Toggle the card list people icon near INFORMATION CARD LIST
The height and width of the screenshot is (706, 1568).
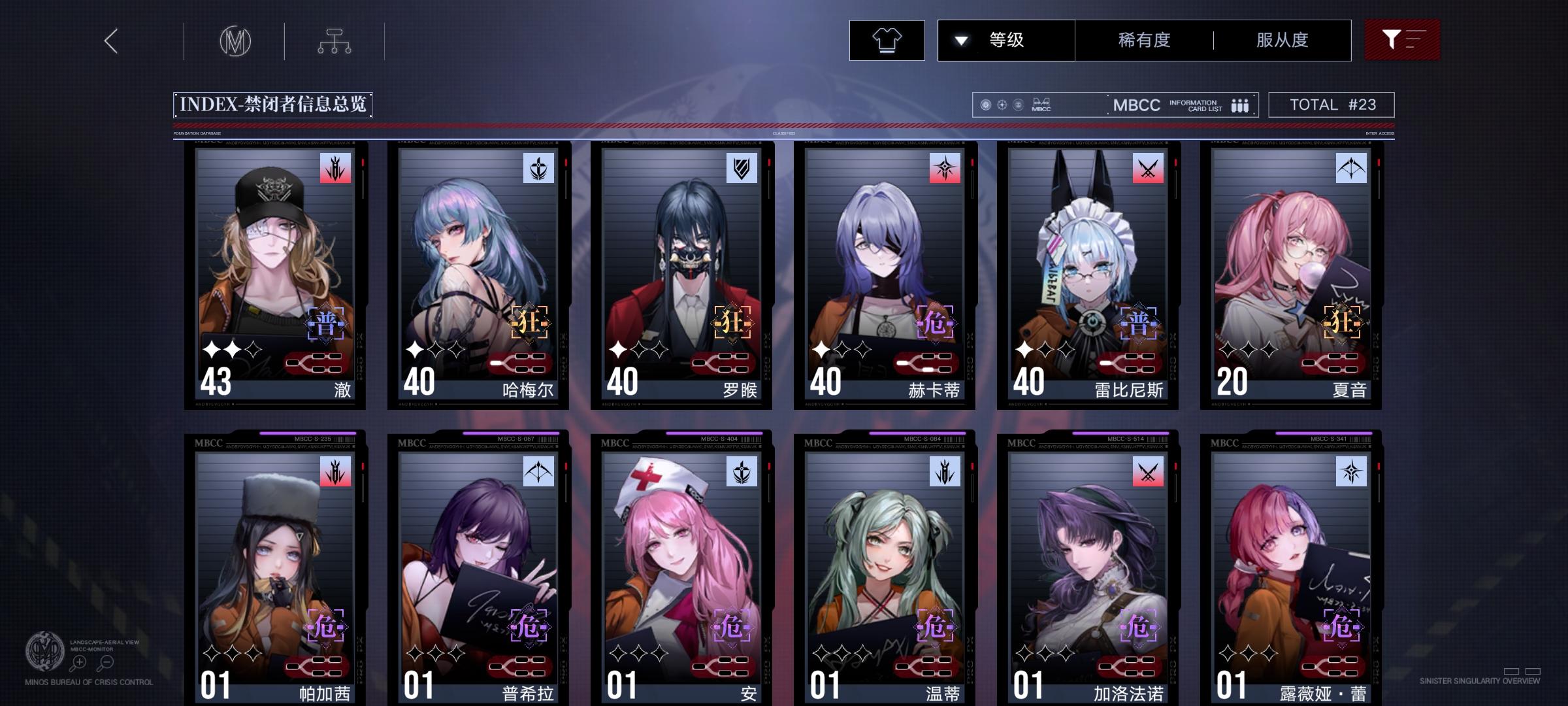[1239, 105]
